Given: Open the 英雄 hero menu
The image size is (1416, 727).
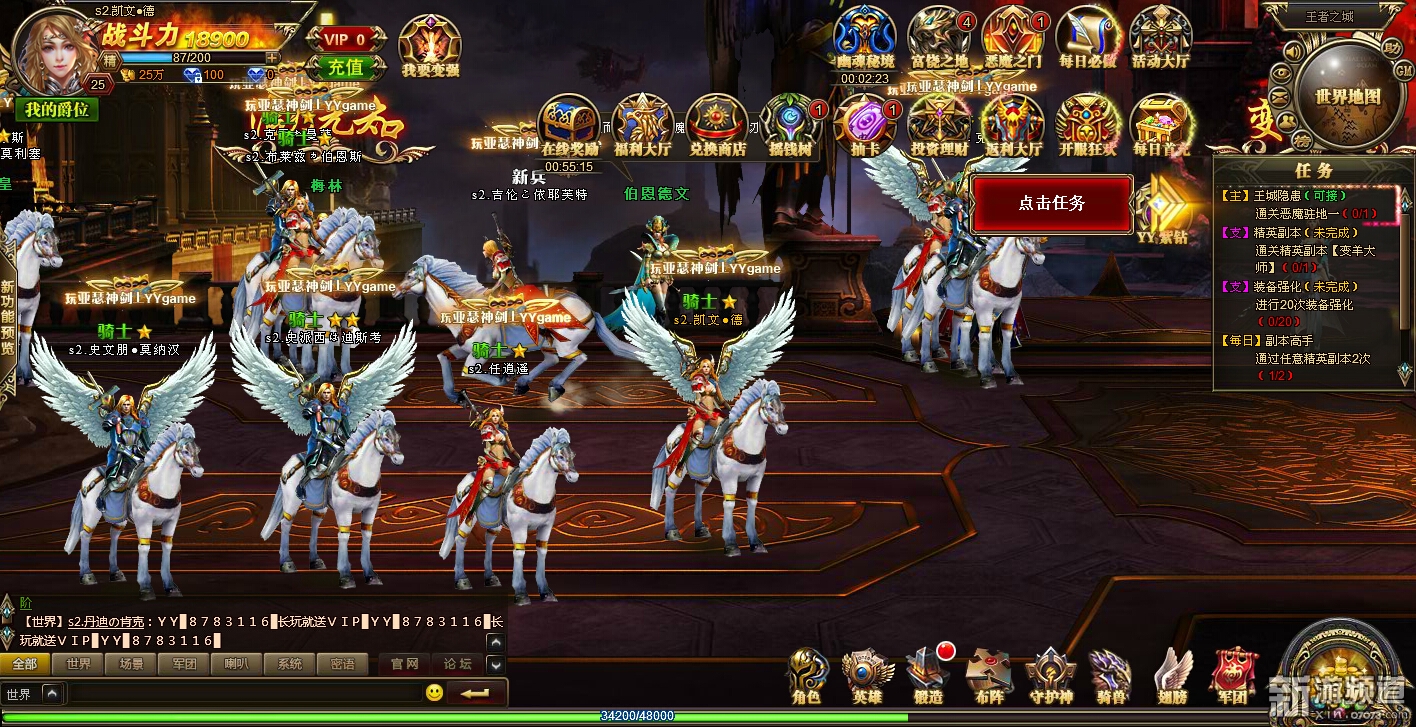Looking at the screenshot, I should tap(867, 675).
